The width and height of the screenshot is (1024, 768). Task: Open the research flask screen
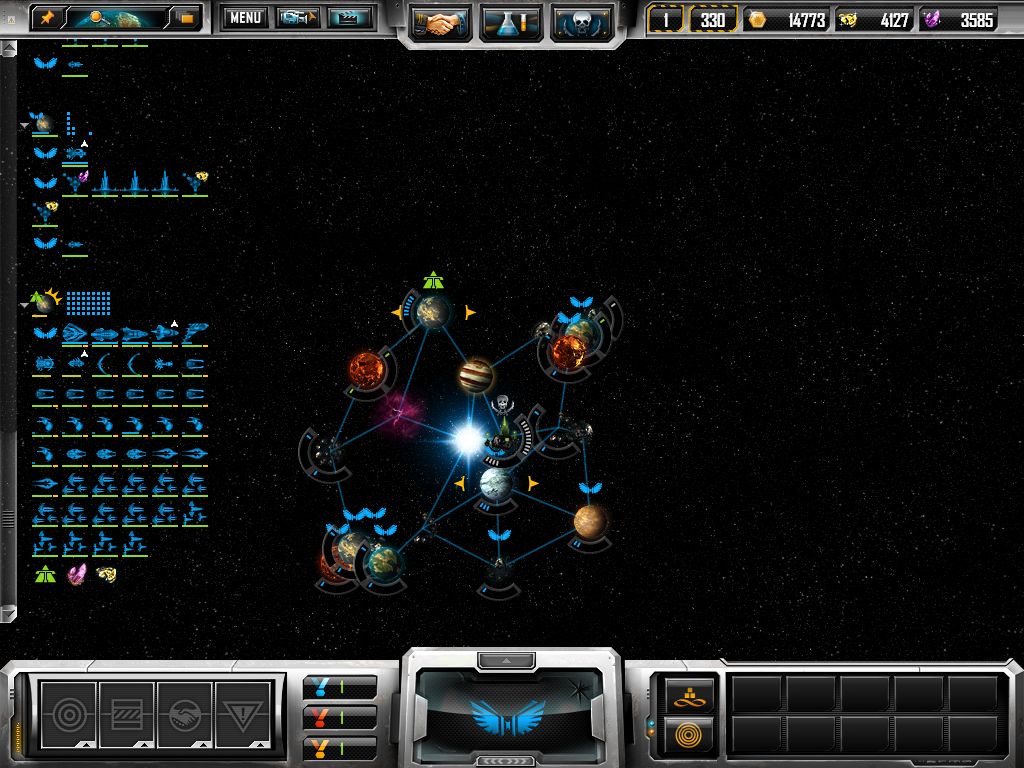511,21
